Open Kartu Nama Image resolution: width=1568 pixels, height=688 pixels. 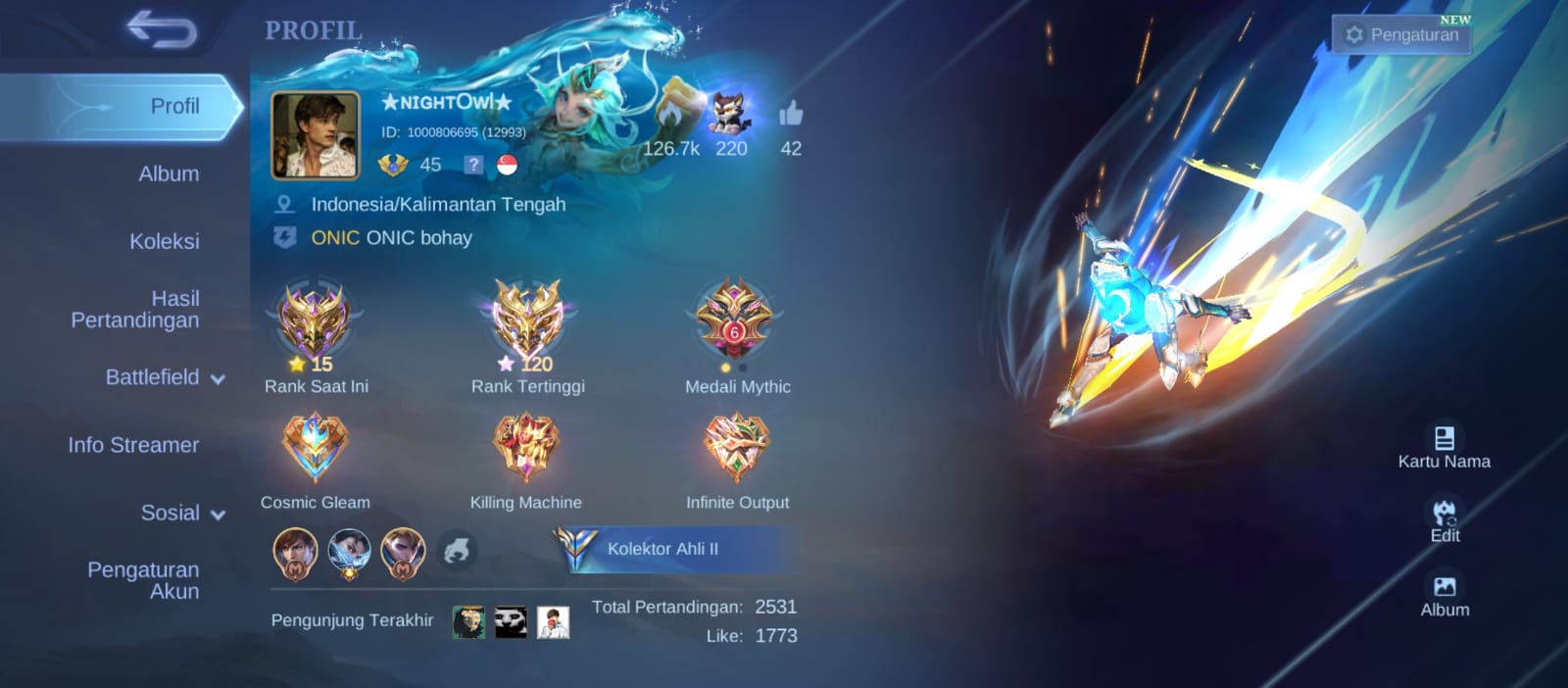[1444, 446]
